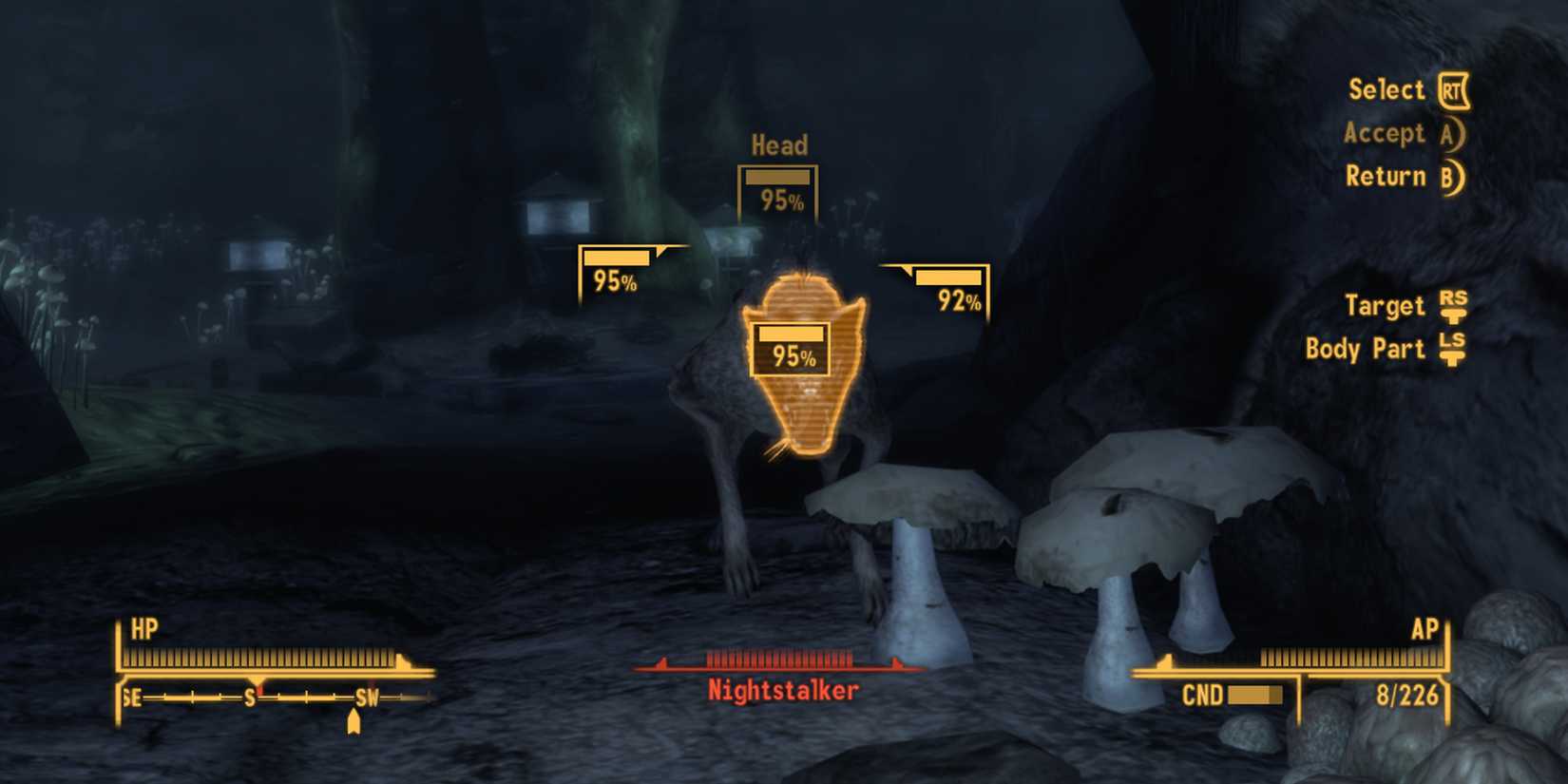The width and height of the screenshot is (1568, 784).
Task: Select the left limb 95% target box
Action: 618,269
